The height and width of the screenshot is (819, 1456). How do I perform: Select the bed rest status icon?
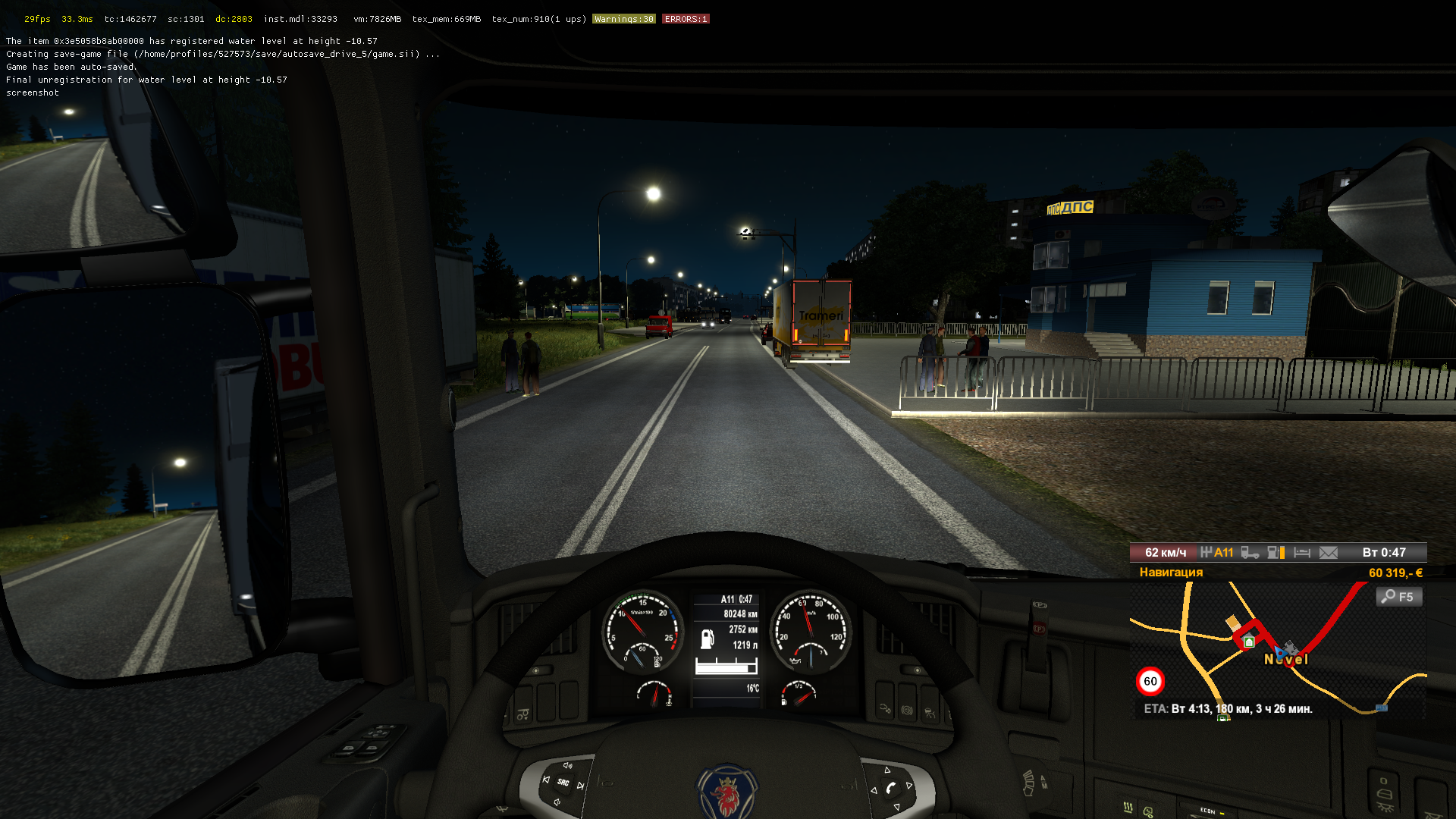coord(1302,553)
